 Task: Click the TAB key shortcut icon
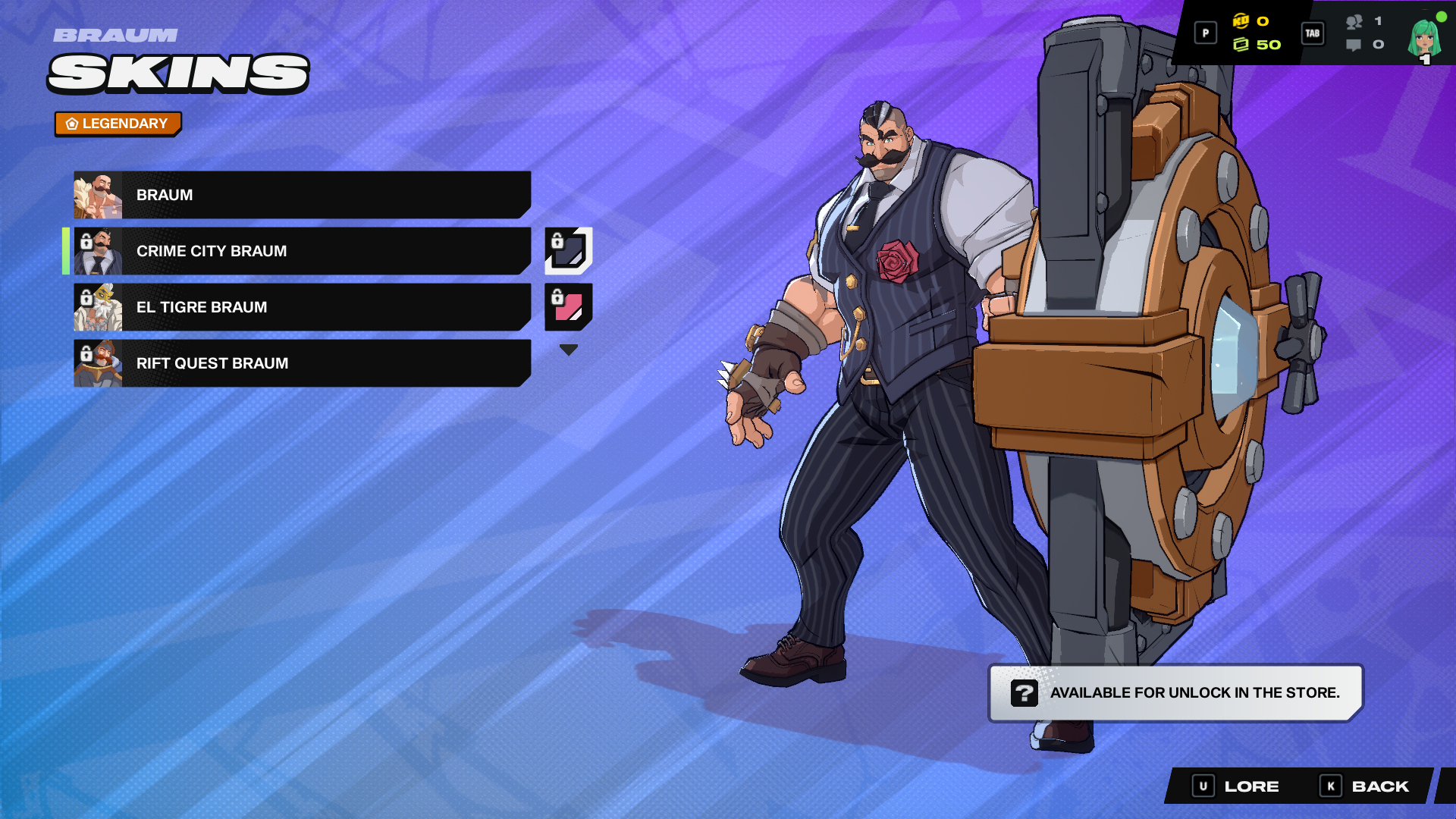1313,33
